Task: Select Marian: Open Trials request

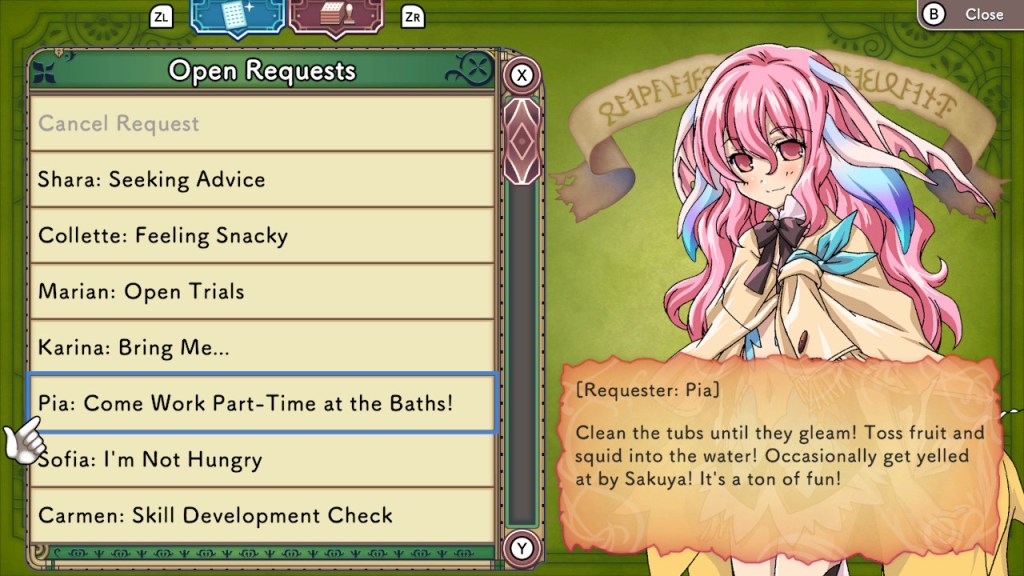Action: [262, 292]
